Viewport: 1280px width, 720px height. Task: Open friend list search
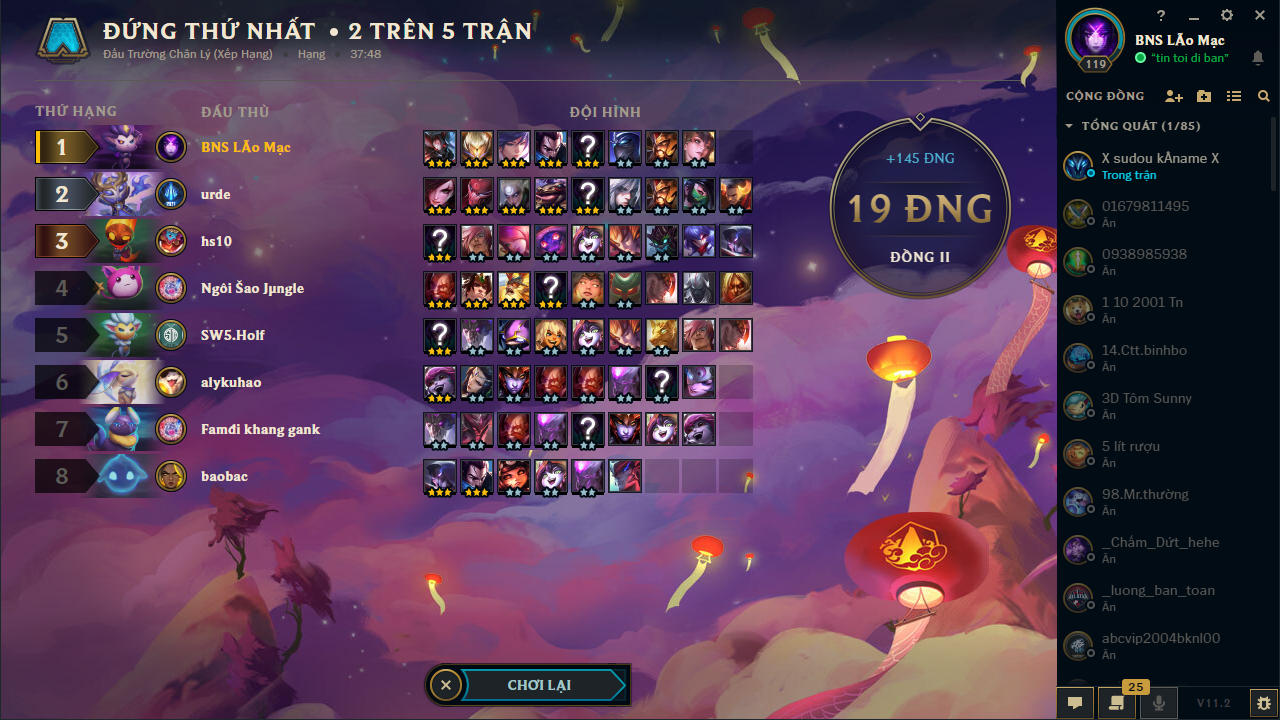pyautogui.click(x=1264, y=96)
